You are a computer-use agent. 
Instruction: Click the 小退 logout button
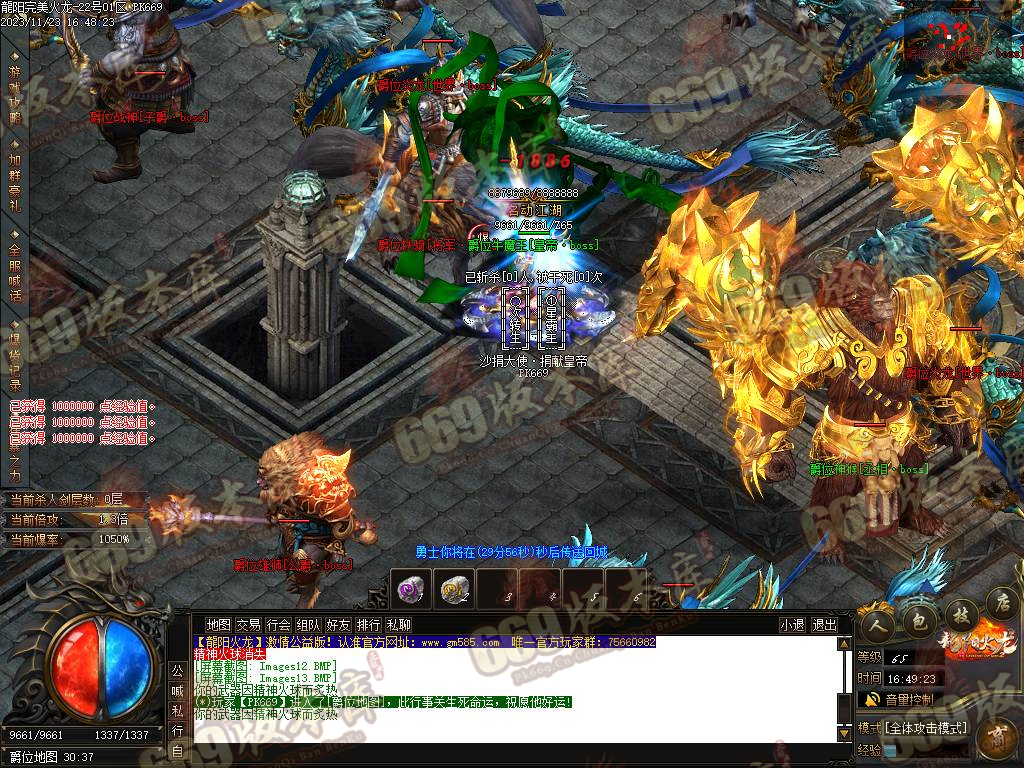point(792,625)
